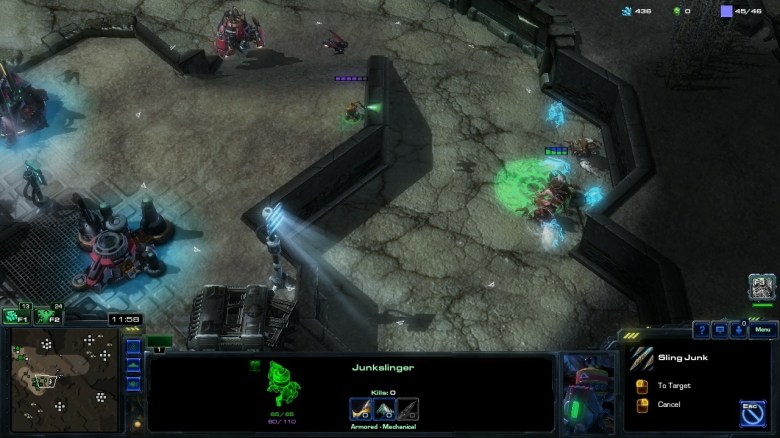
Task: Open the game Menu button
Action: tap(762, 330)
